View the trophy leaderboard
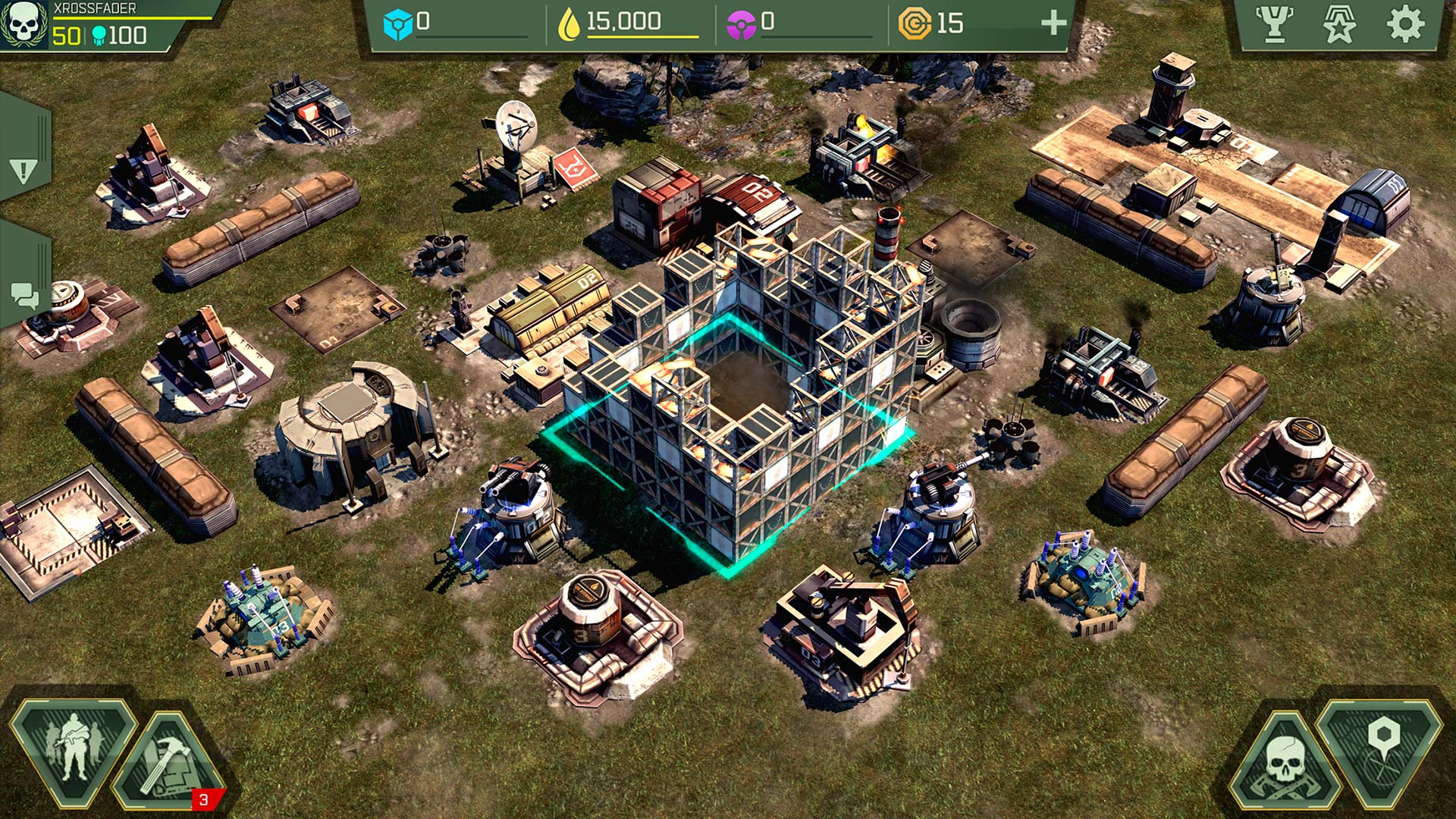This screenshot has height=819, width=1456. [x=1274, y=24]
